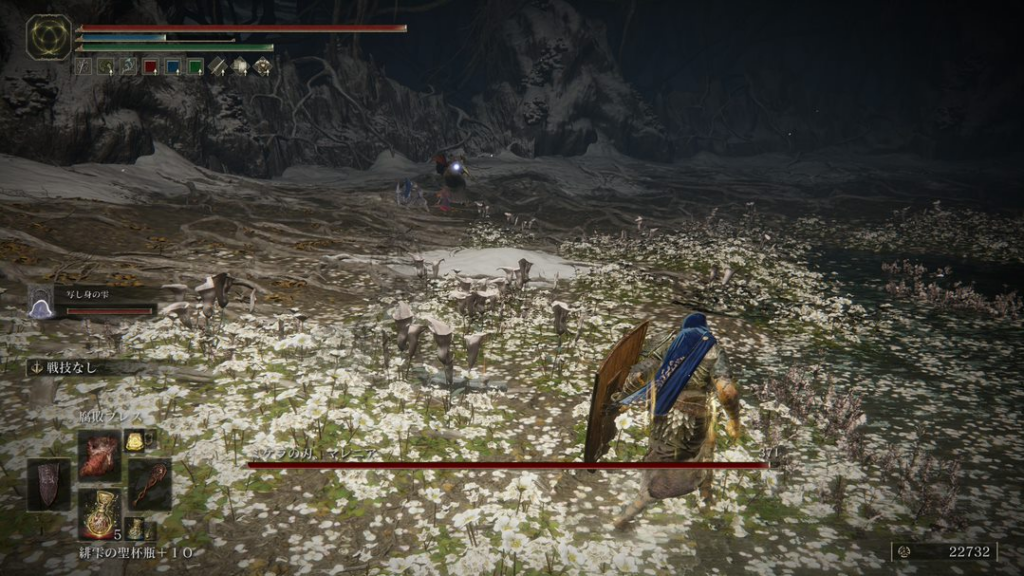Click the small flask pouch item below the club

[135, 528]
